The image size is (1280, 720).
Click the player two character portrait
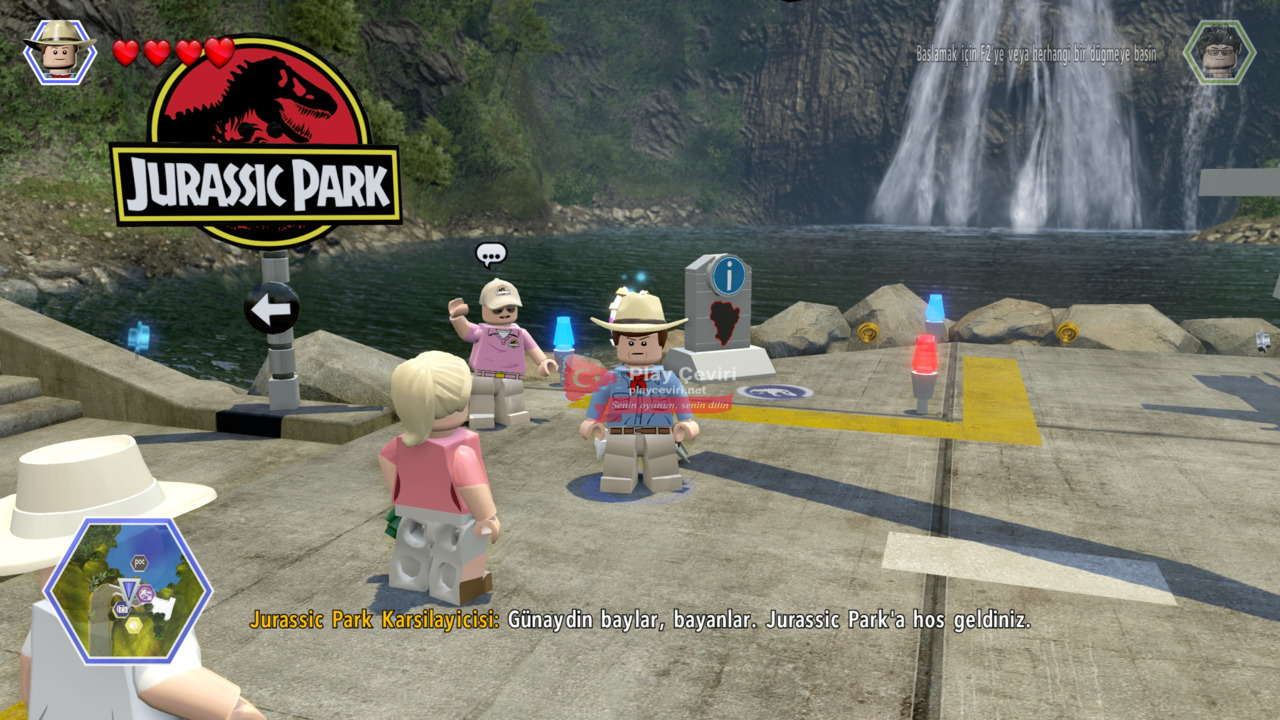1218,51
